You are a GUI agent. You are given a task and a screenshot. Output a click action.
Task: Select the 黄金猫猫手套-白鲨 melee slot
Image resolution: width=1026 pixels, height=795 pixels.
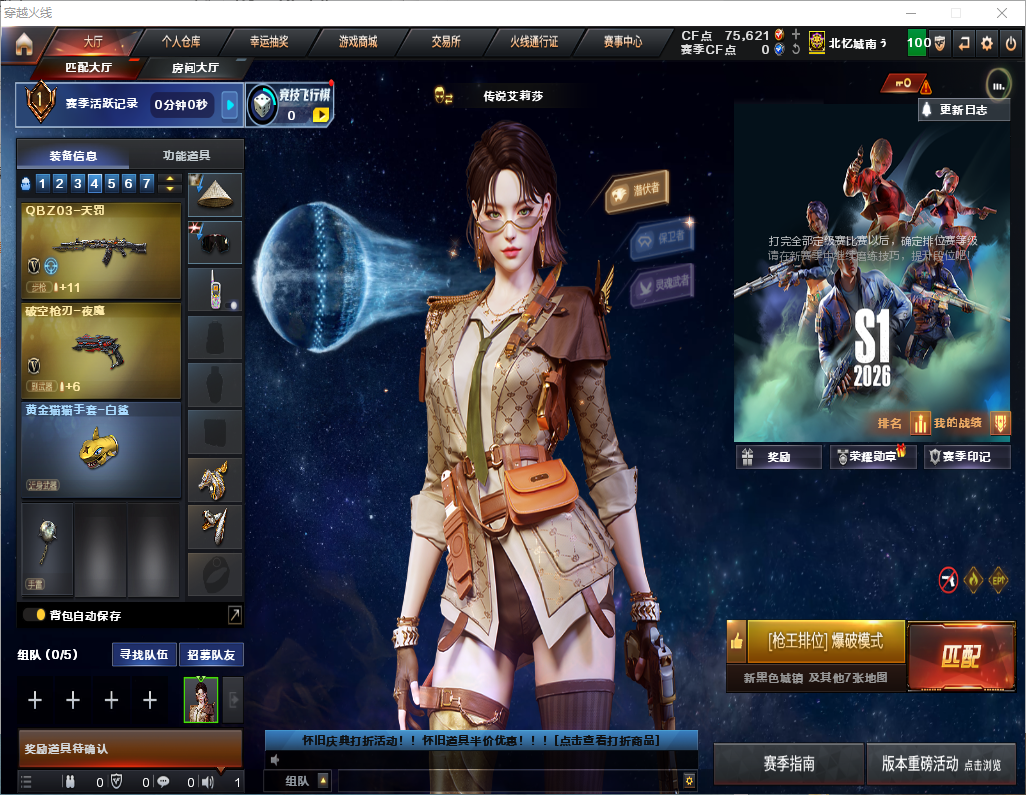click(101, 450)
